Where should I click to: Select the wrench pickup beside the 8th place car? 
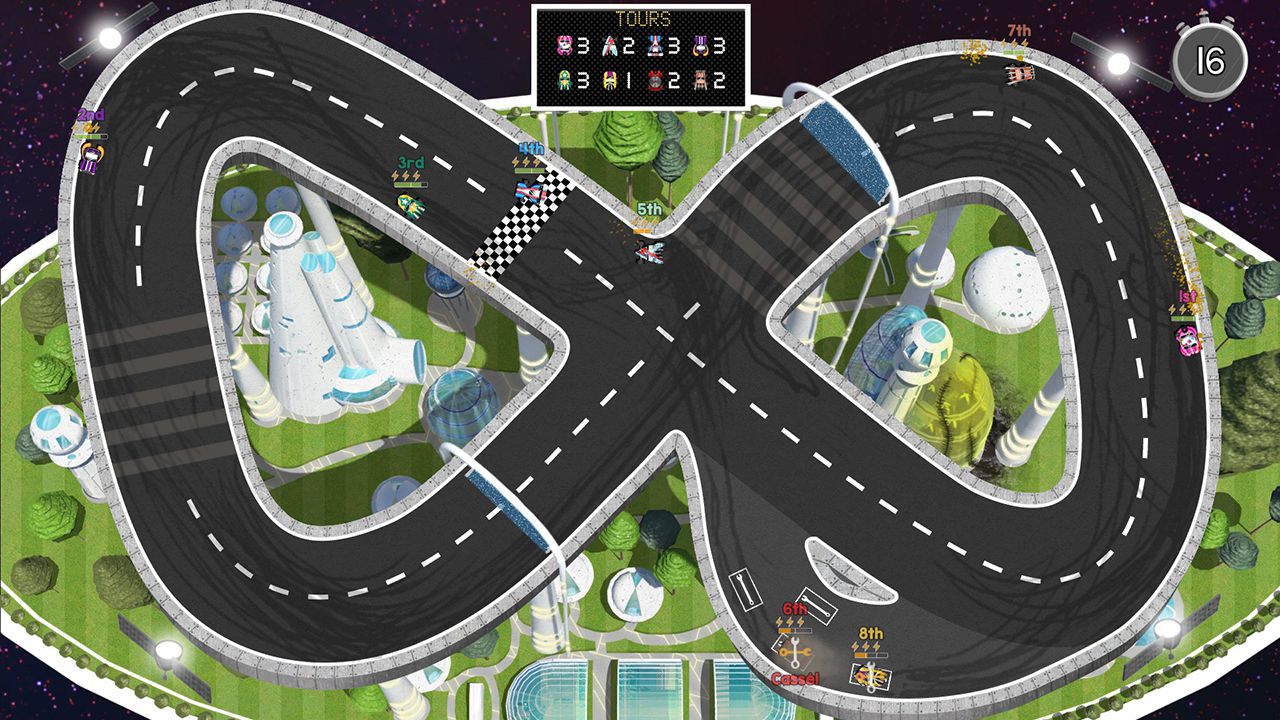(871, 677)
